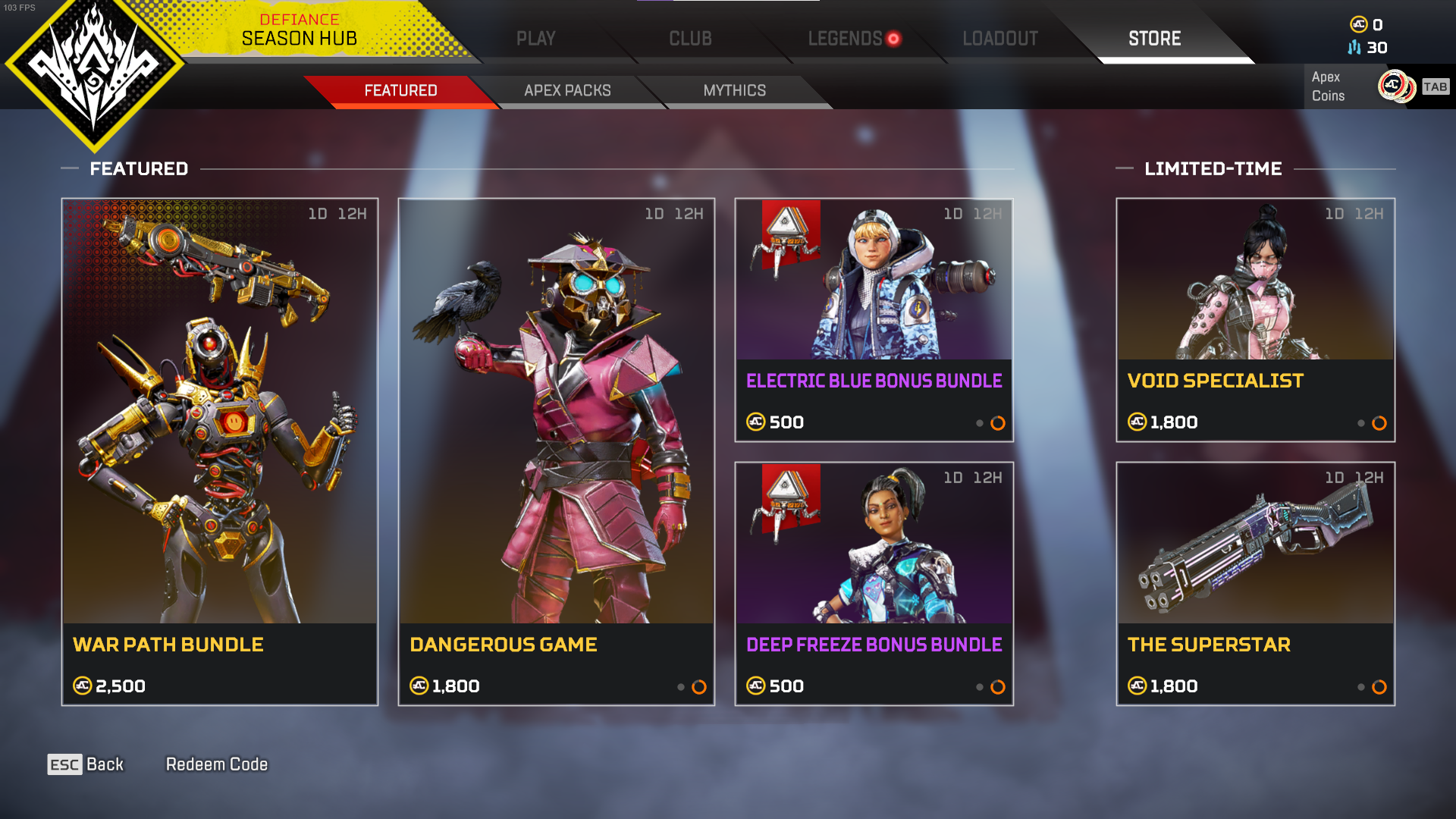This screenshot has height=819, width=1456.
Task: Click the coin icon beside The Superstar price
Action: [1137, 686]
